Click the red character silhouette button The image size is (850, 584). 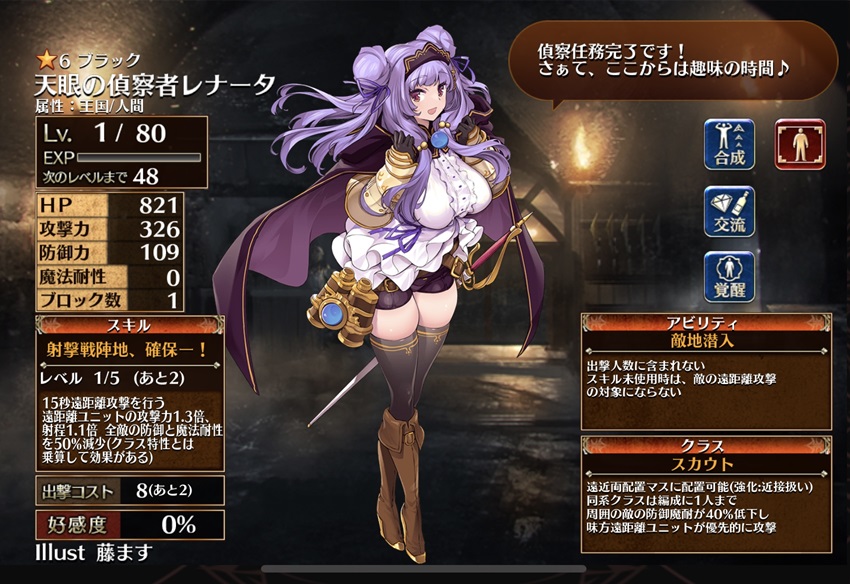point(800,144)
